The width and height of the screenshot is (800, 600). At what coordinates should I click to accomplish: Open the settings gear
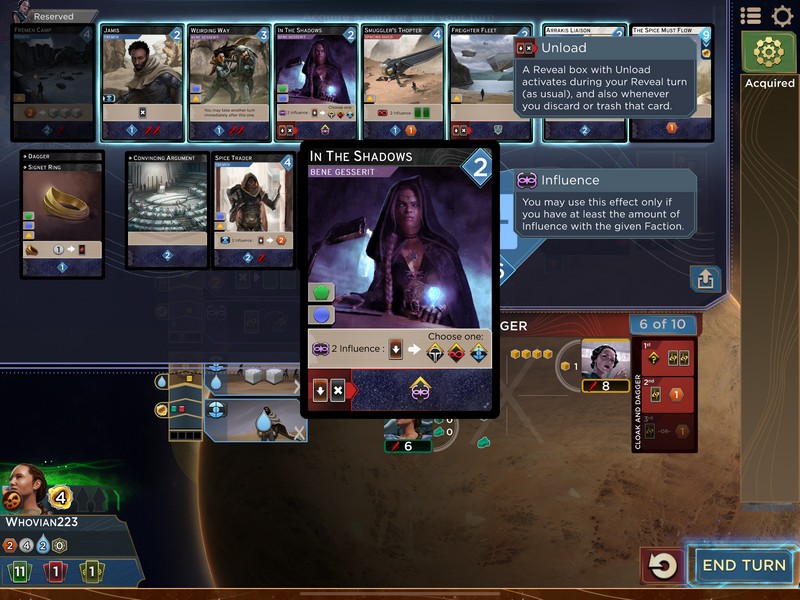tap(782, 16)
